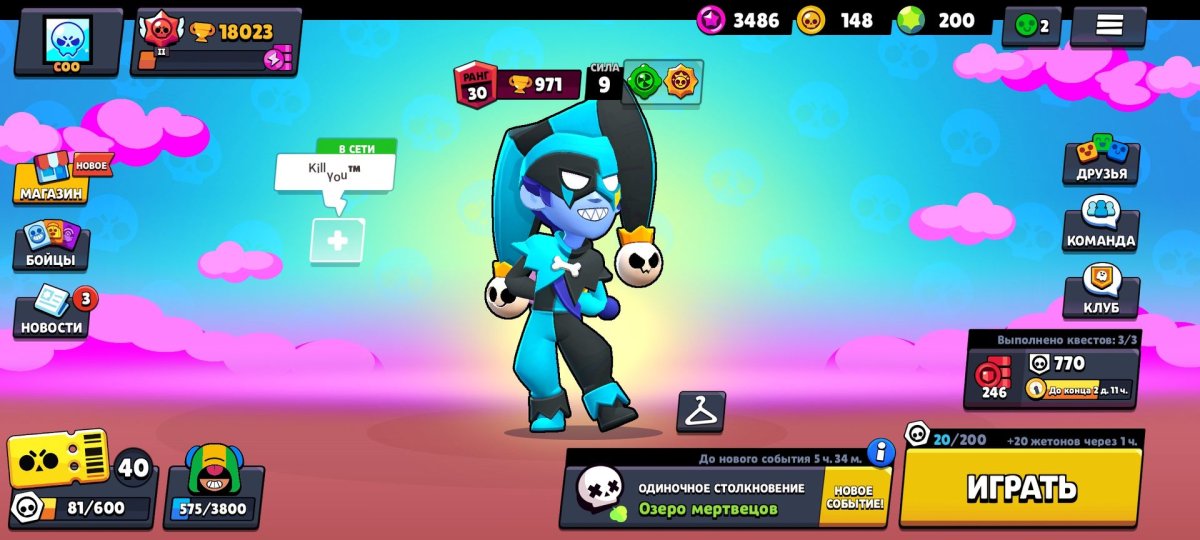
Task: View the brawler's star power and gadget icons
Action: click(663, 82)
